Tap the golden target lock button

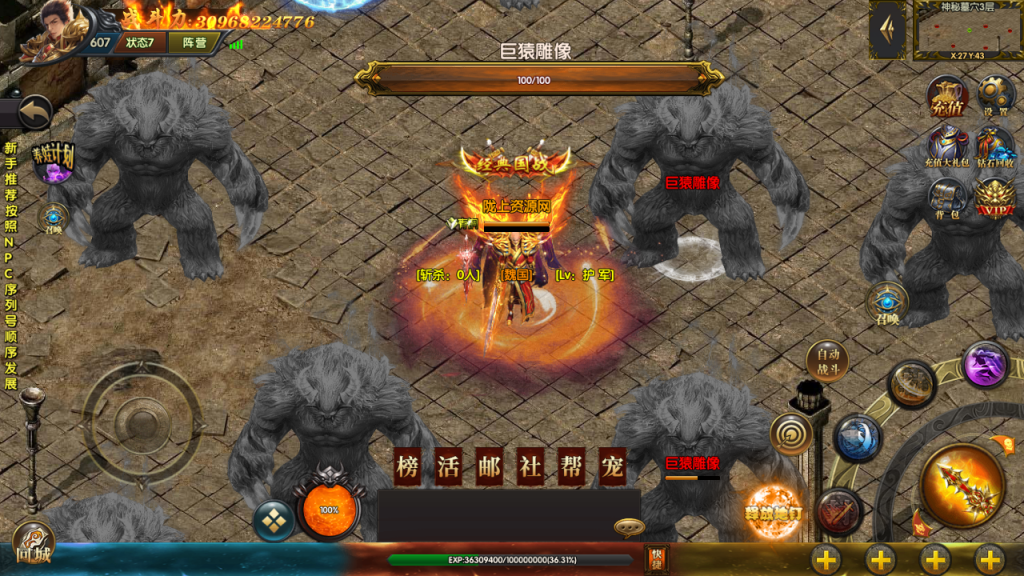[x=790, y=434]
